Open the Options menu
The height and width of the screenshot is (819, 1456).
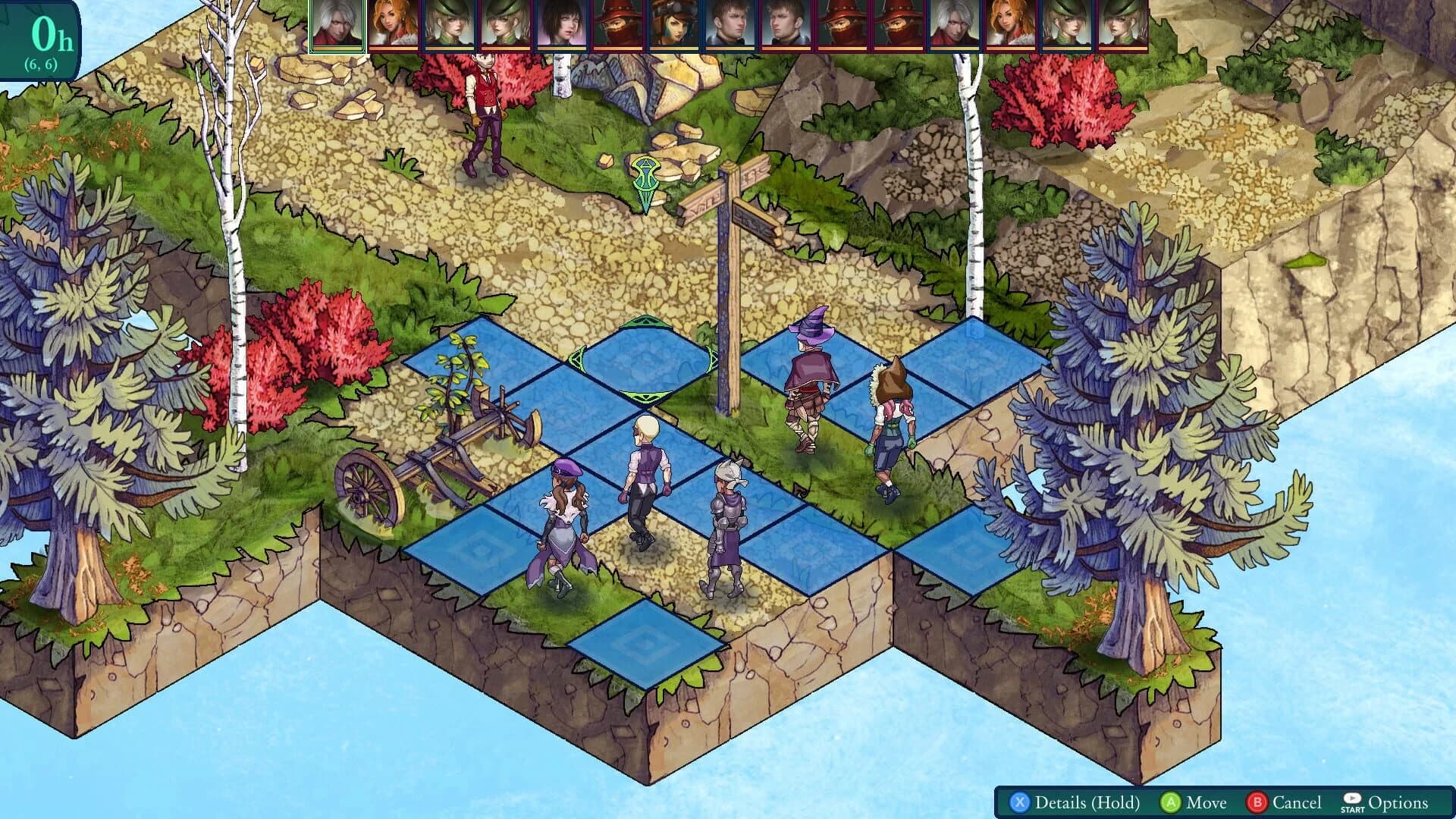[x=1398, y=802]
